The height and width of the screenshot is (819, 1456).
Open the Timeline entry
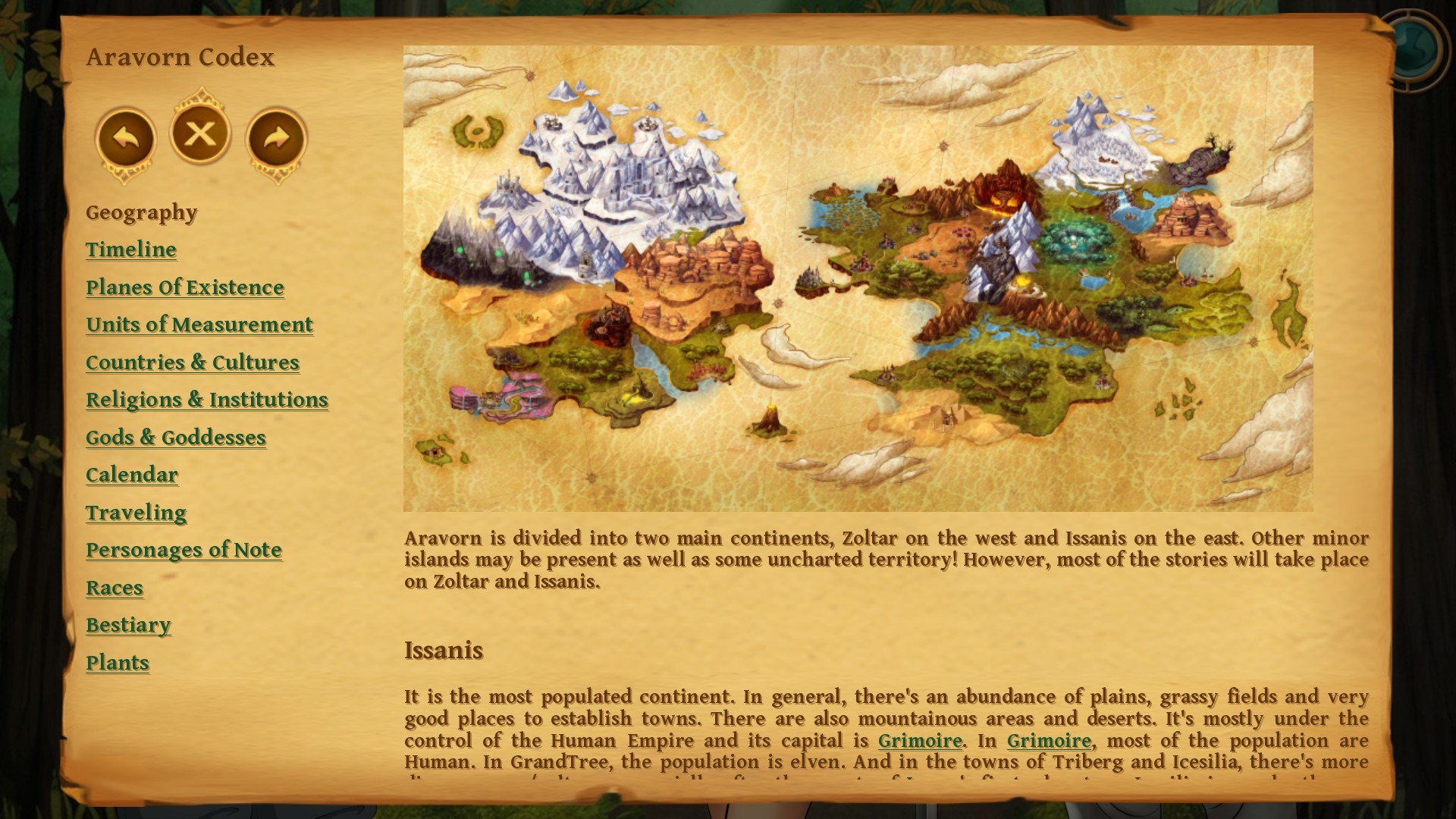(x=130, y=249)
